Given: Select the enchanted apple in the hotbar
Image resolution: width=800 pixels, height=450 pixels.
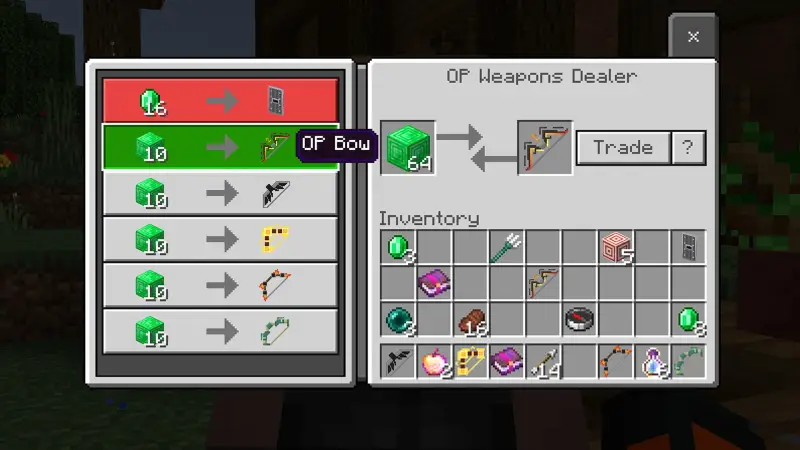Looking at the screenshot, I should pyautogui.click(x=435, y=362).
